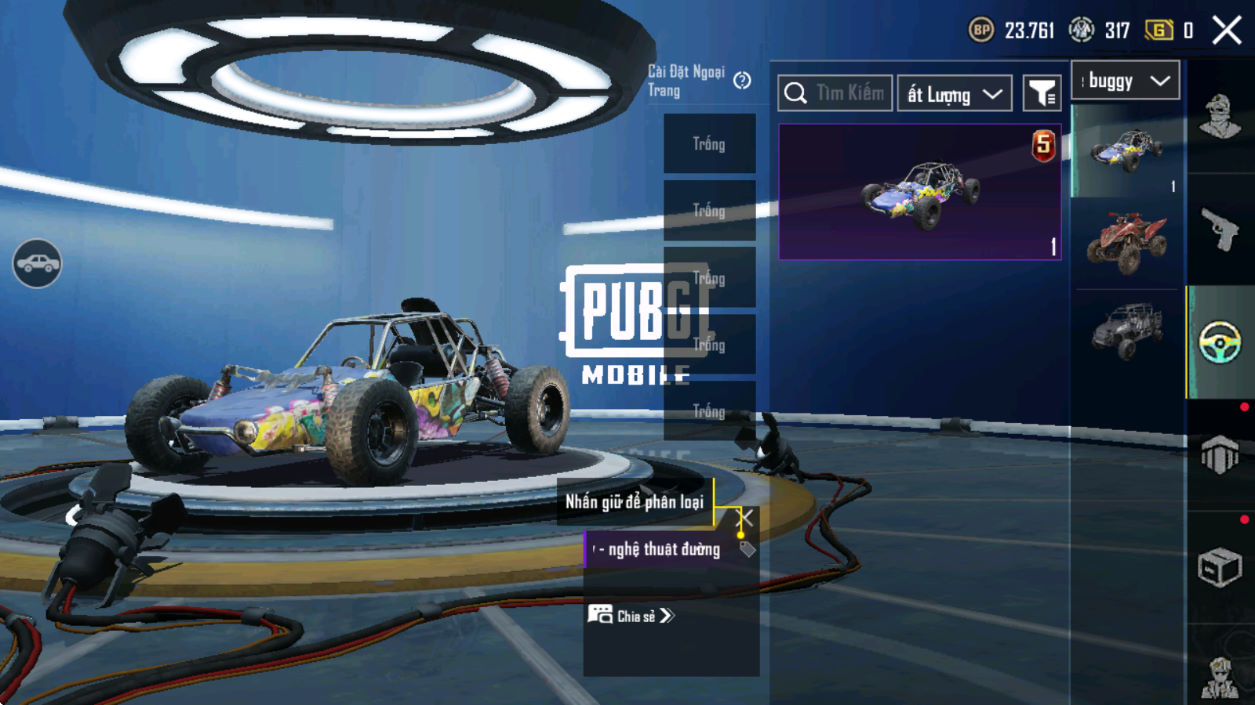The width and height of the screenshot is (1255, 705).
Task: Open the Lượng sort dropdown
Action: pos(954,95)
